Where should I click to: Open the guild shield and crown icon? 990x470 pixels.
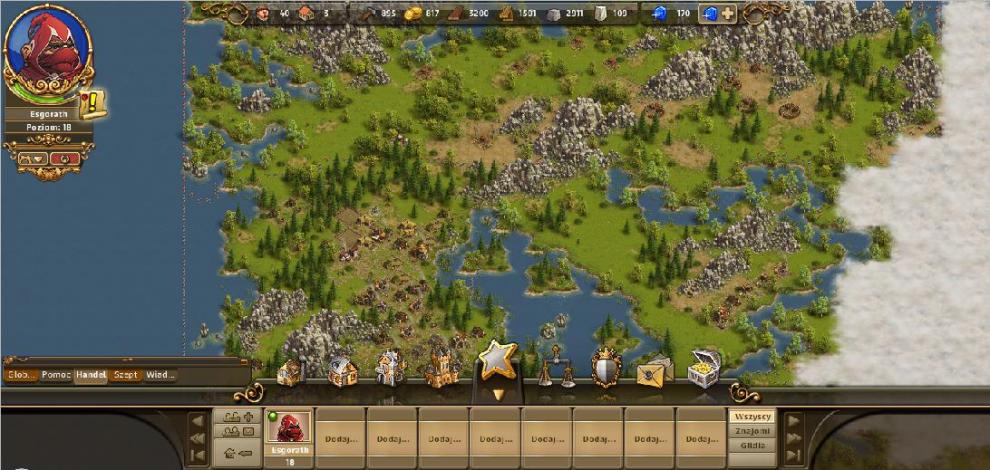(x=606, y=367)
